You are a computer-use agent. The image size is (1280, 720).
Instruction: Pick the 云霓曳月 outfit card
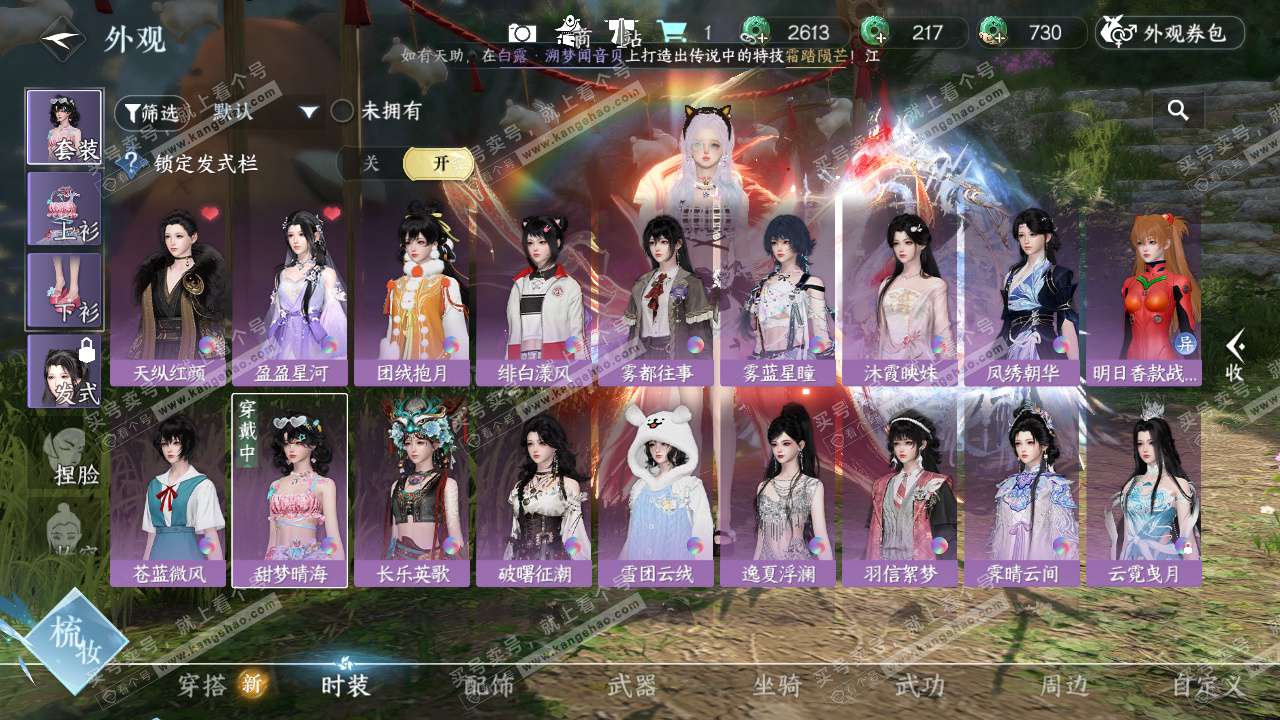tap(1143, 490)
